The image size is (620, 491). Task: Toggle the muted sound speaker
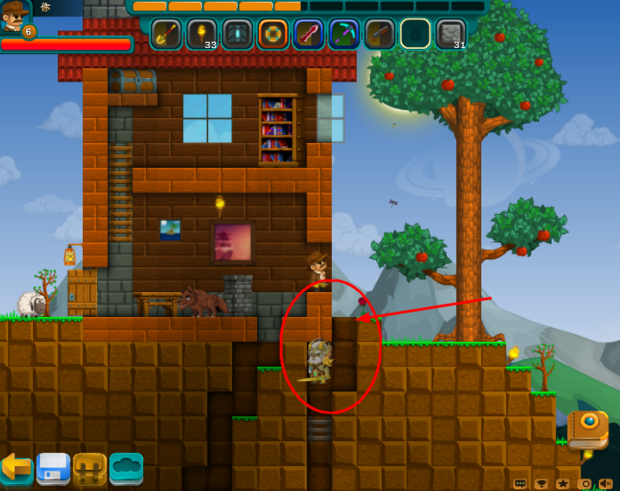[x=607, y=483]
